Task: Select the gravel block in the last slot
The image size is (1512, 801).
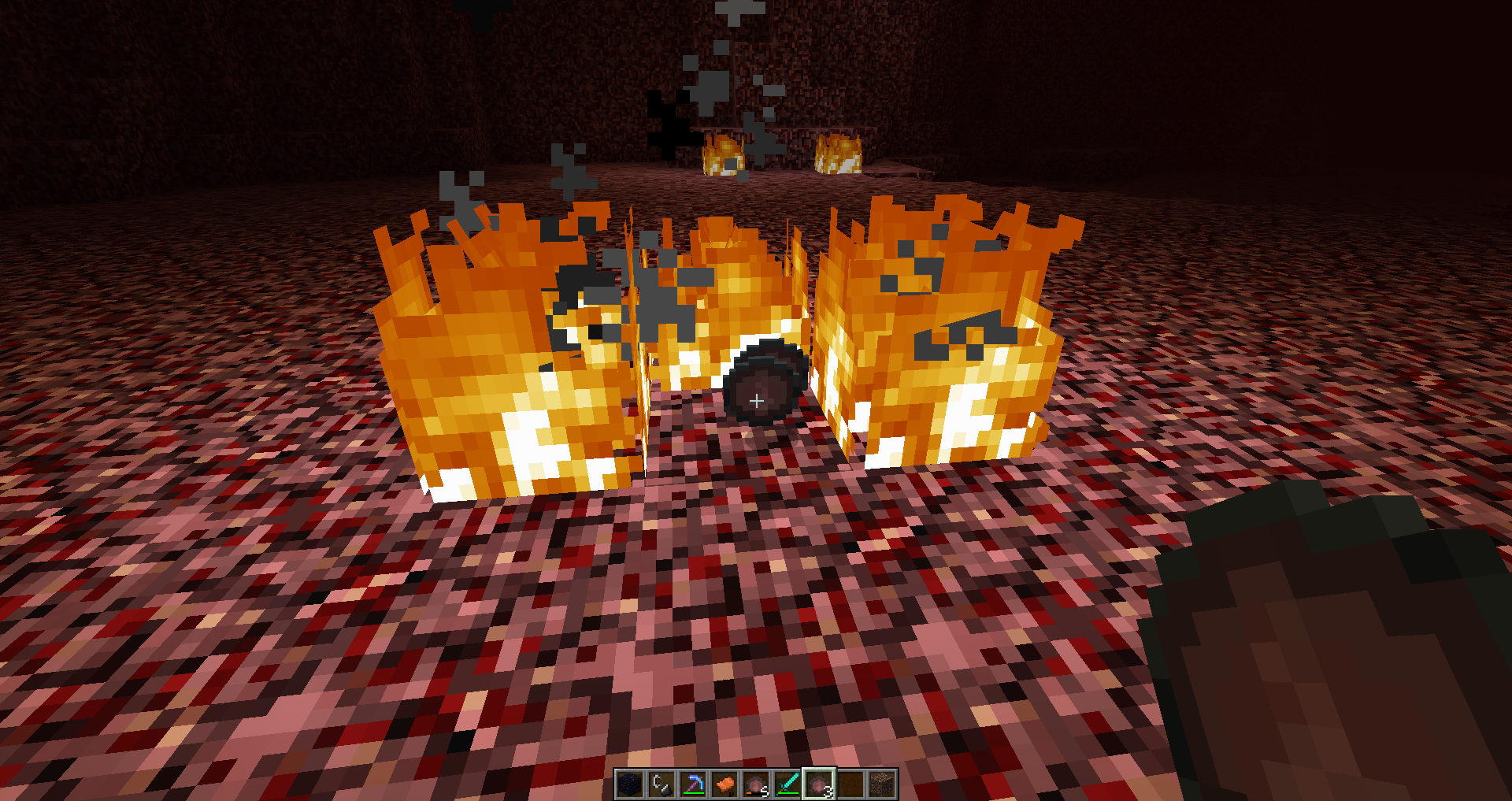Action: [x=882, y=784]
